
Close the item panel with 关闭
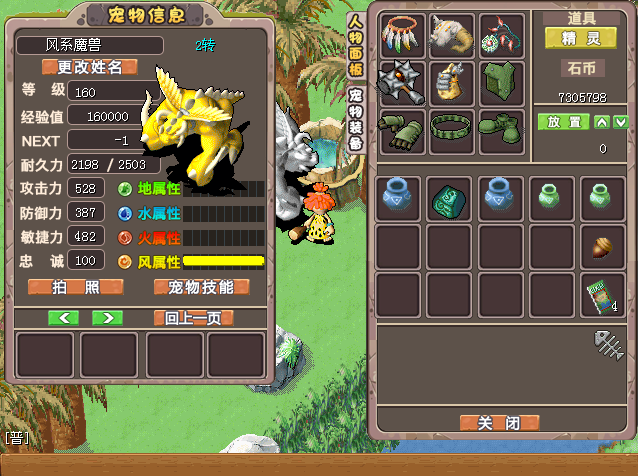[499, 422]
